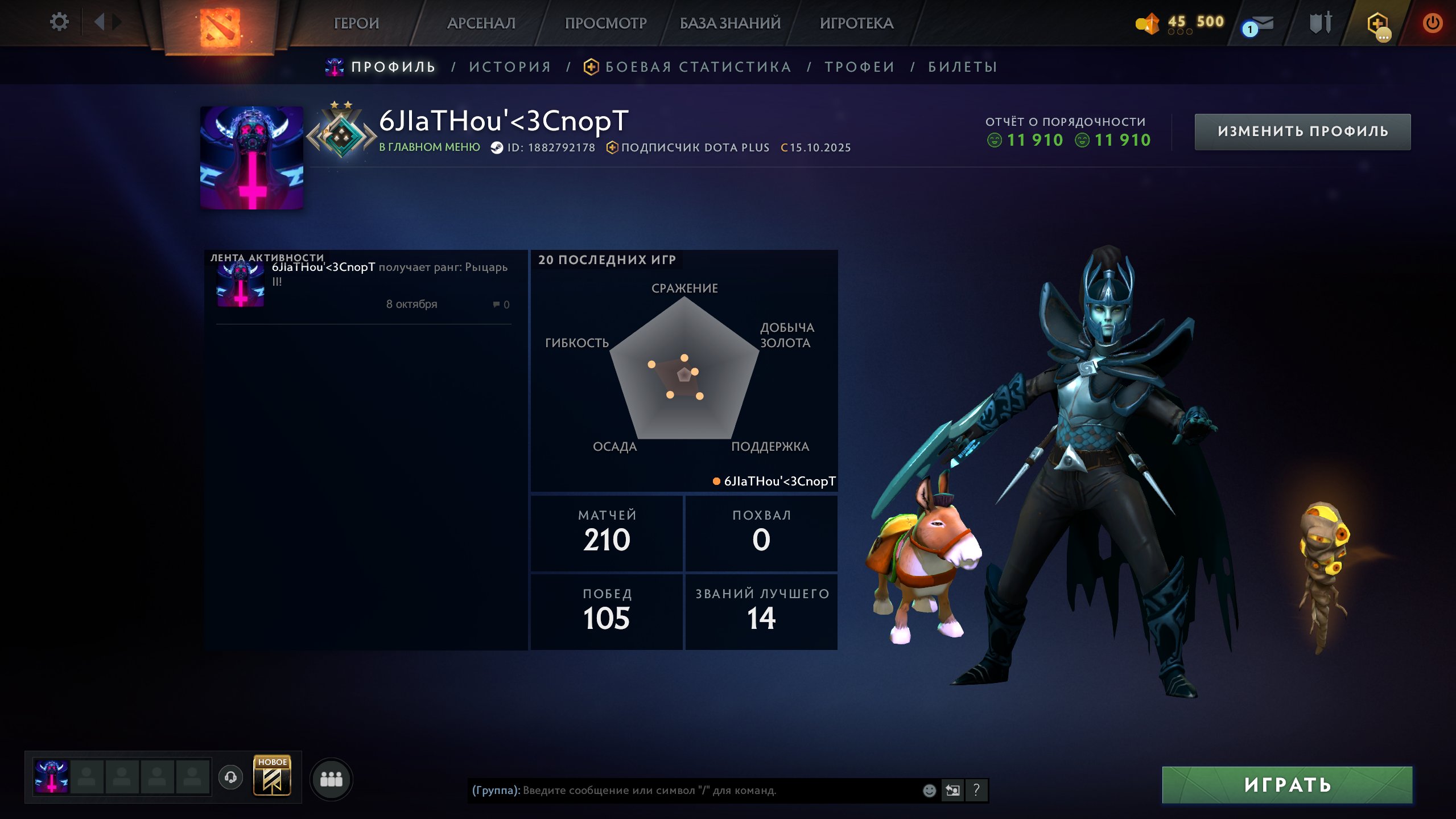1456x819 pixels.
Task: Click the back arrow in top bar
Action: click(x=100, y=22)
